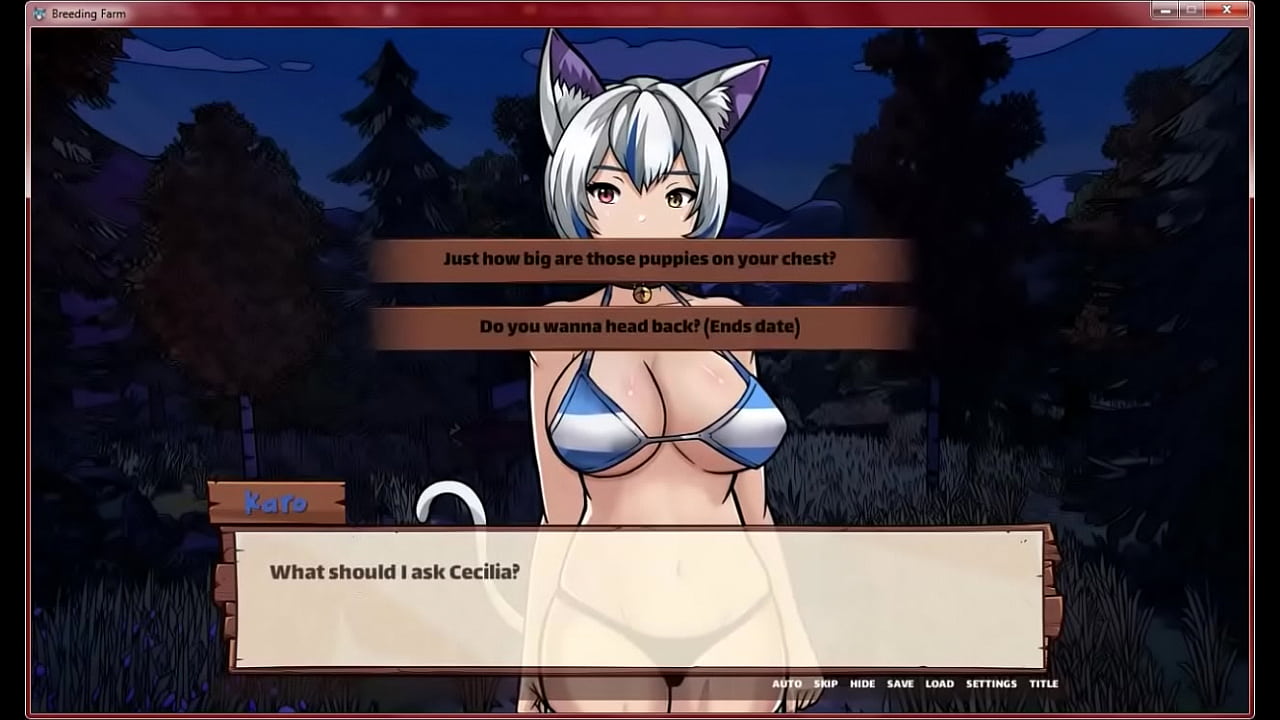The height and width of the screenshot is (720, 1280).
Task: Click the Skip button
Action: click(x=826, y=684)
